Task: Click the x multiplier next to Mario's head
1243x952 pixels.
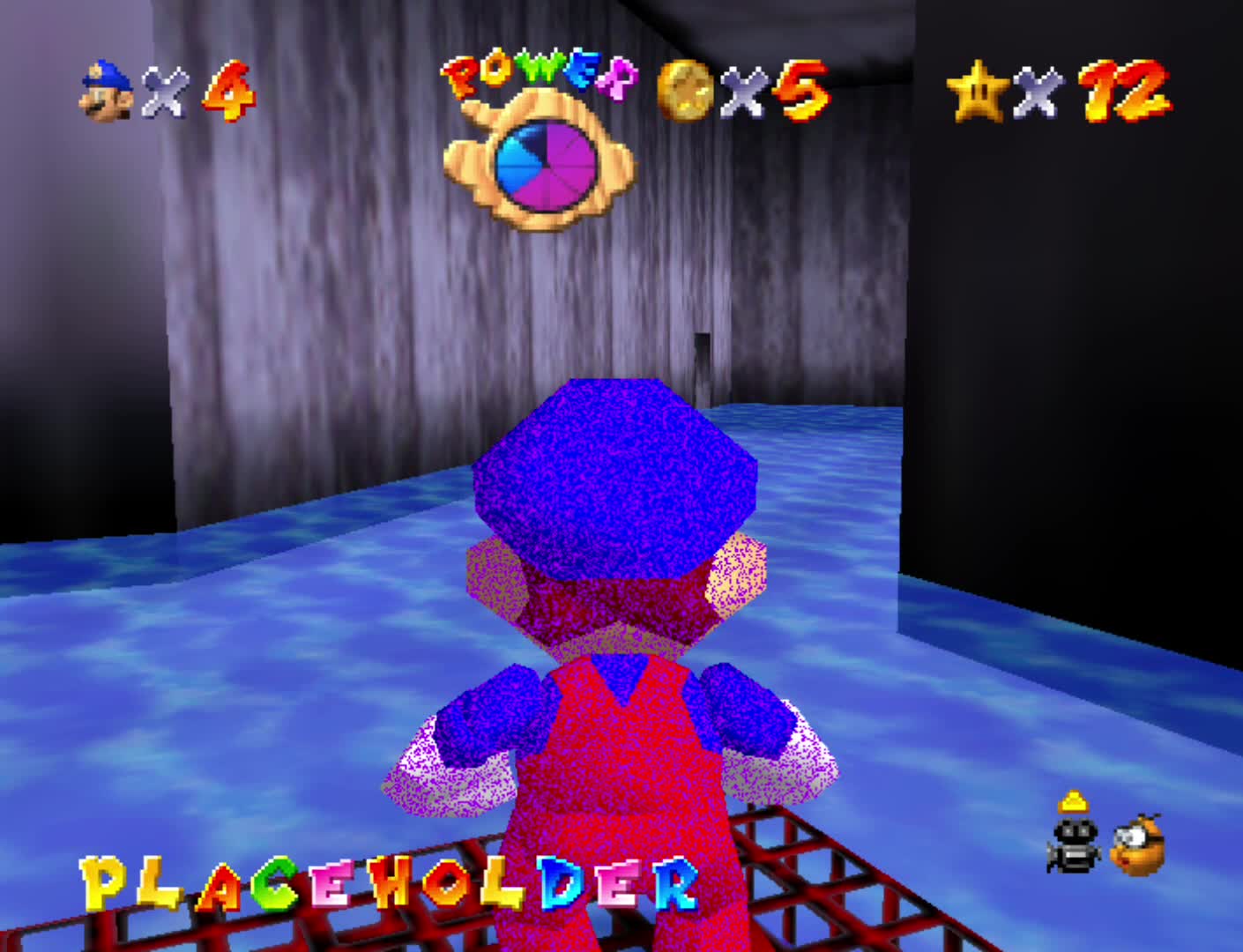Action: pos(164,92)
